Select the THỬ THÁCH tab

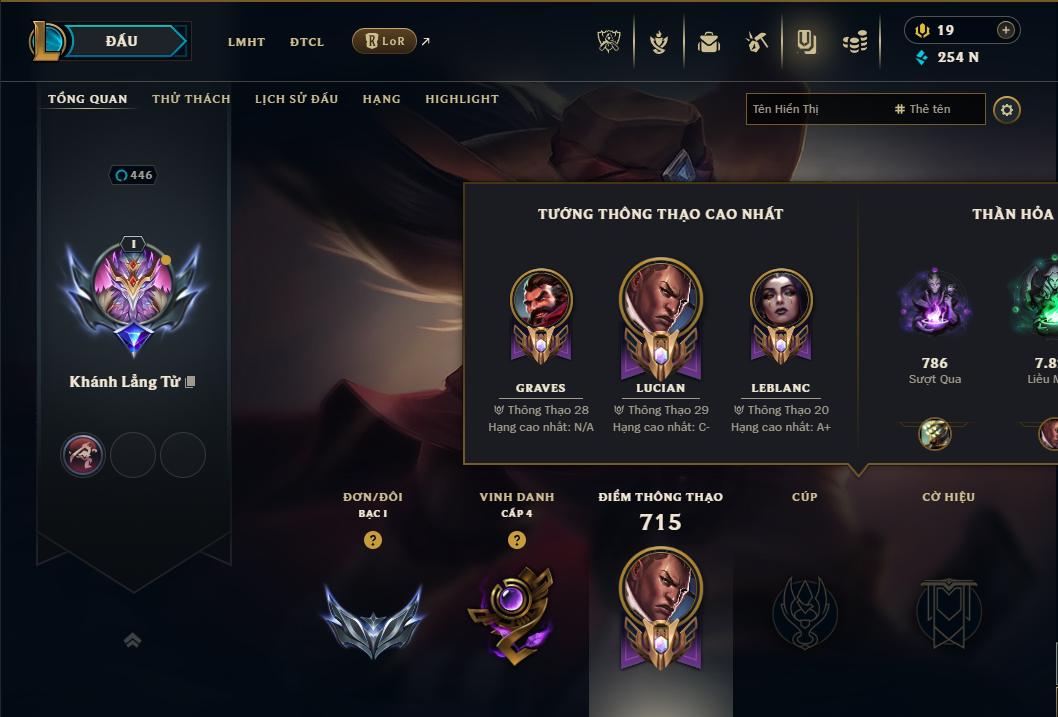[x=191, y=99]
